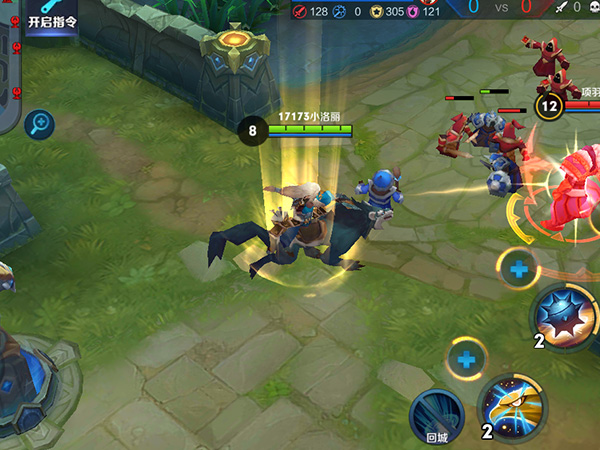Screen dimensions: 600x450
Task: Upgrade the golden eagle skill with its plus button
Action: (x=466, y=359)
